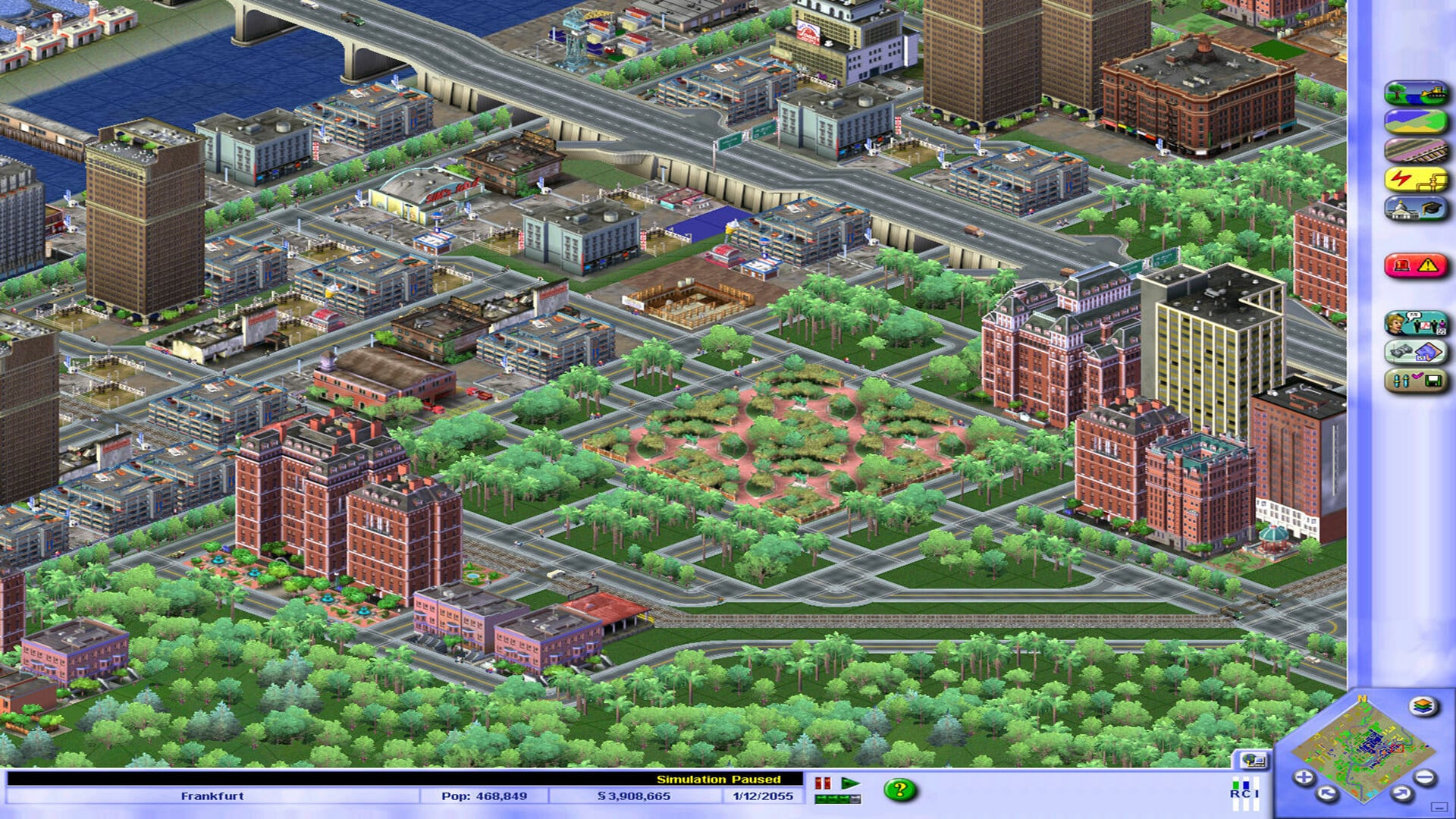The width and height of the screenshot is (1456, 819).
Task: Resume the simulation with the play button
Action: tap(851, 785)
